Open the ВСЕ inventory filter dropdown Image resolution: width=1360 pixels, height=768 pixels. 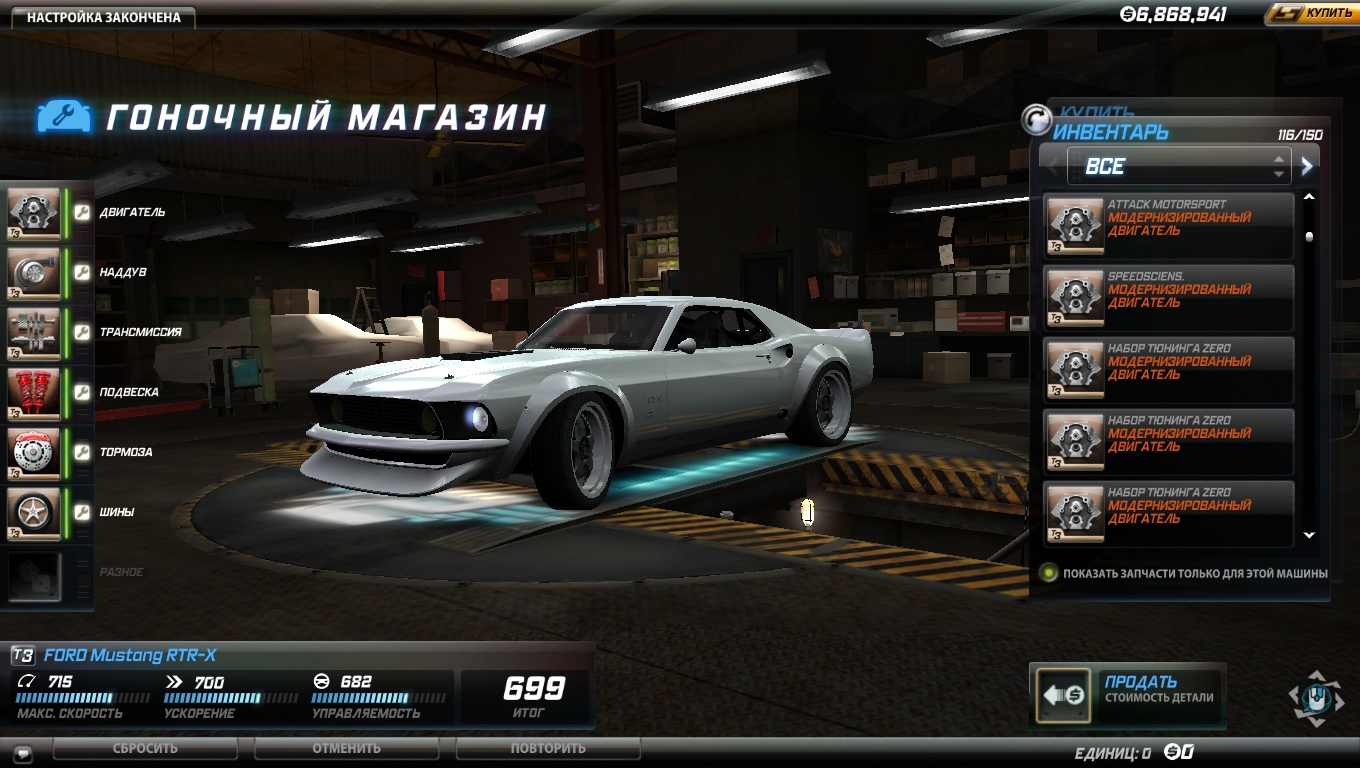[1178, 166]
